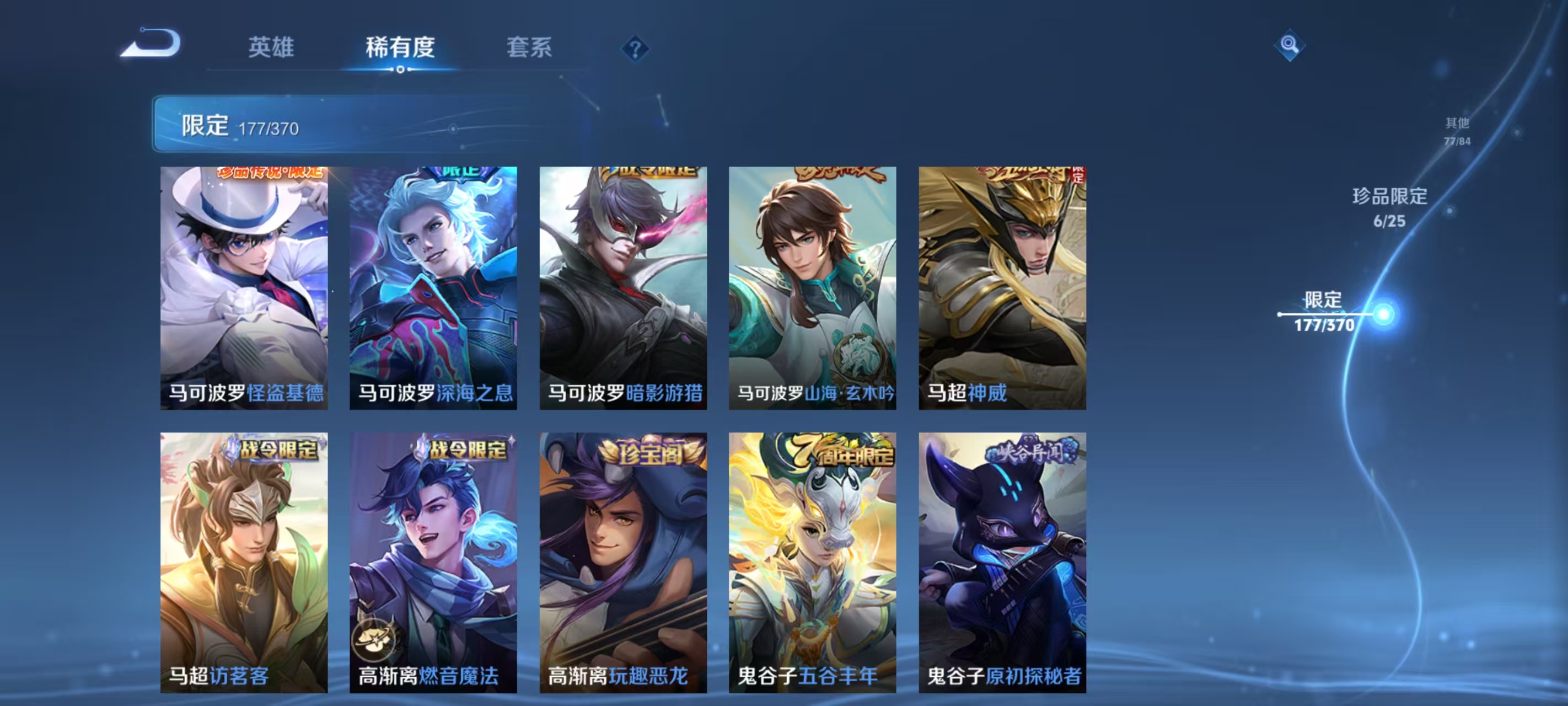Open skin search with the magnifier icon

[1291, 45]
